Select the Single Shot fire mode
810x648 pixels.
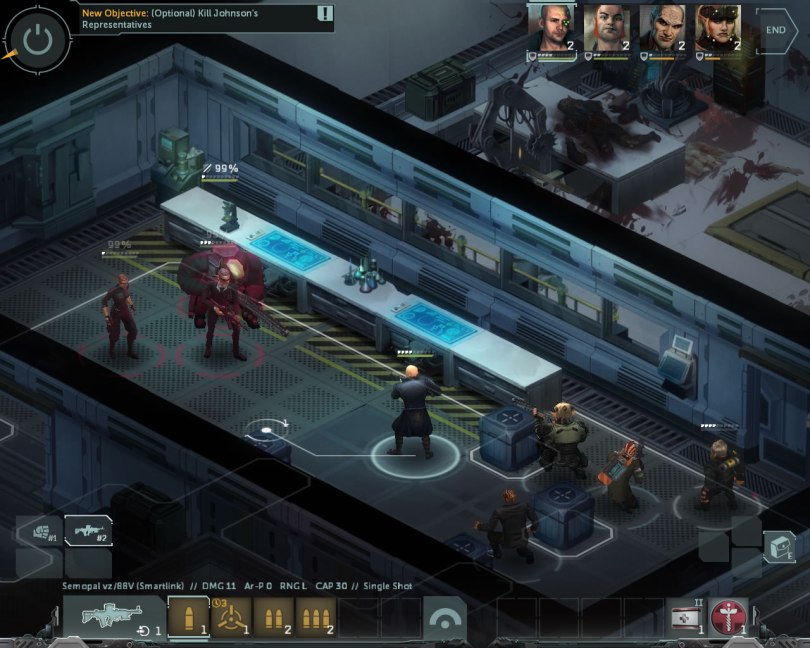[187, 617]
